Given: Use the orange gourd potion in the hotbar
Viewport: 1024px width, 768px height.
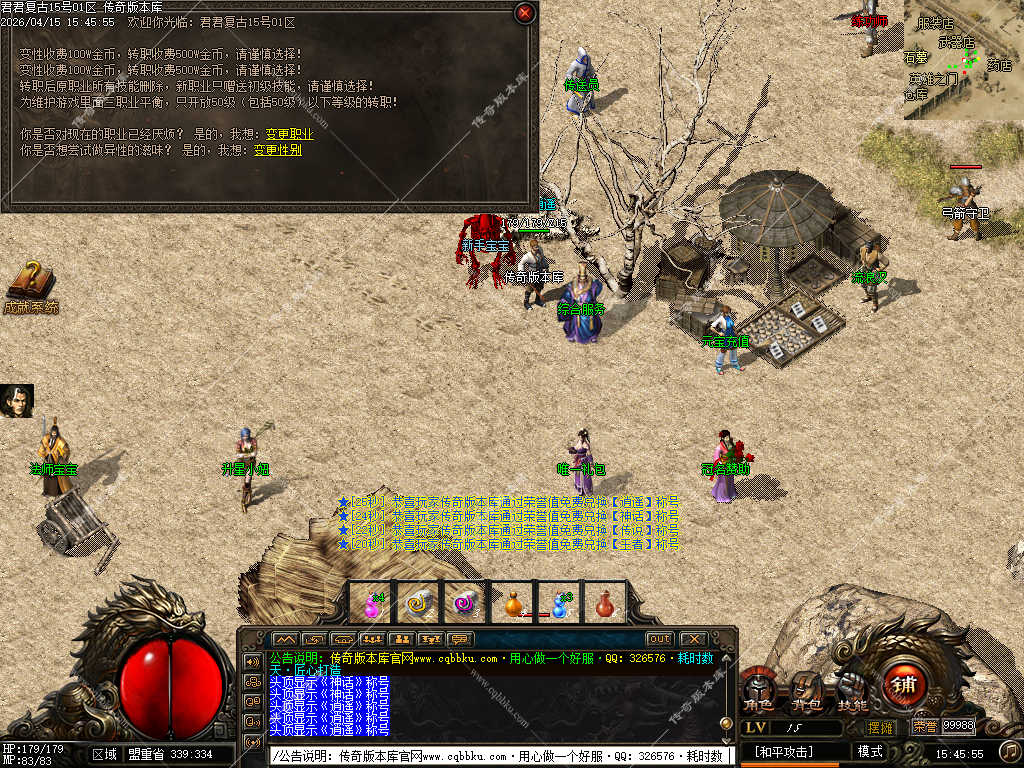Looking at the screenshot, I should coord(512,603).
